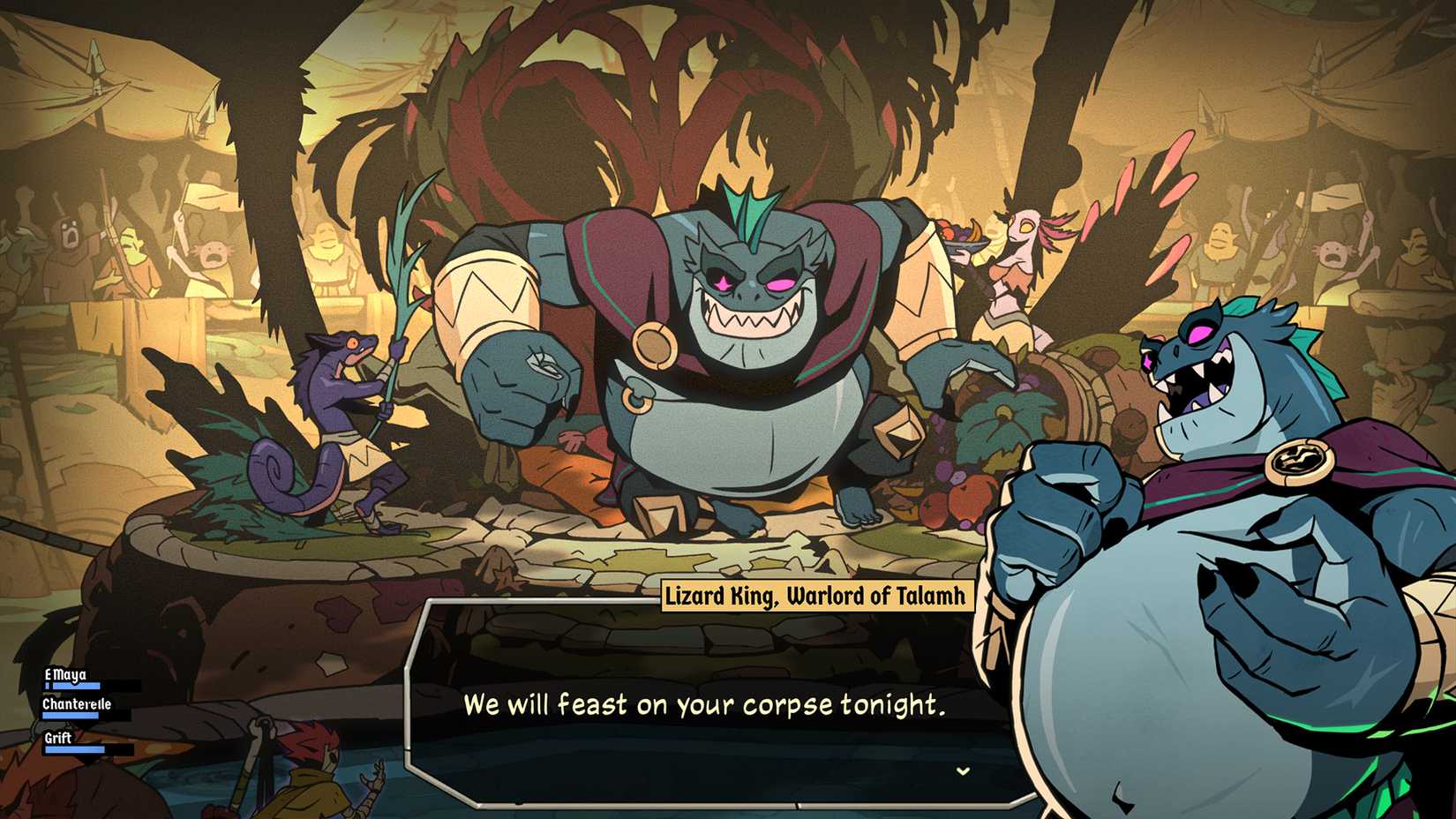Expand E Maya's party entry
The width and height of the screenshot is (1456, 819).
click(66, 673)
